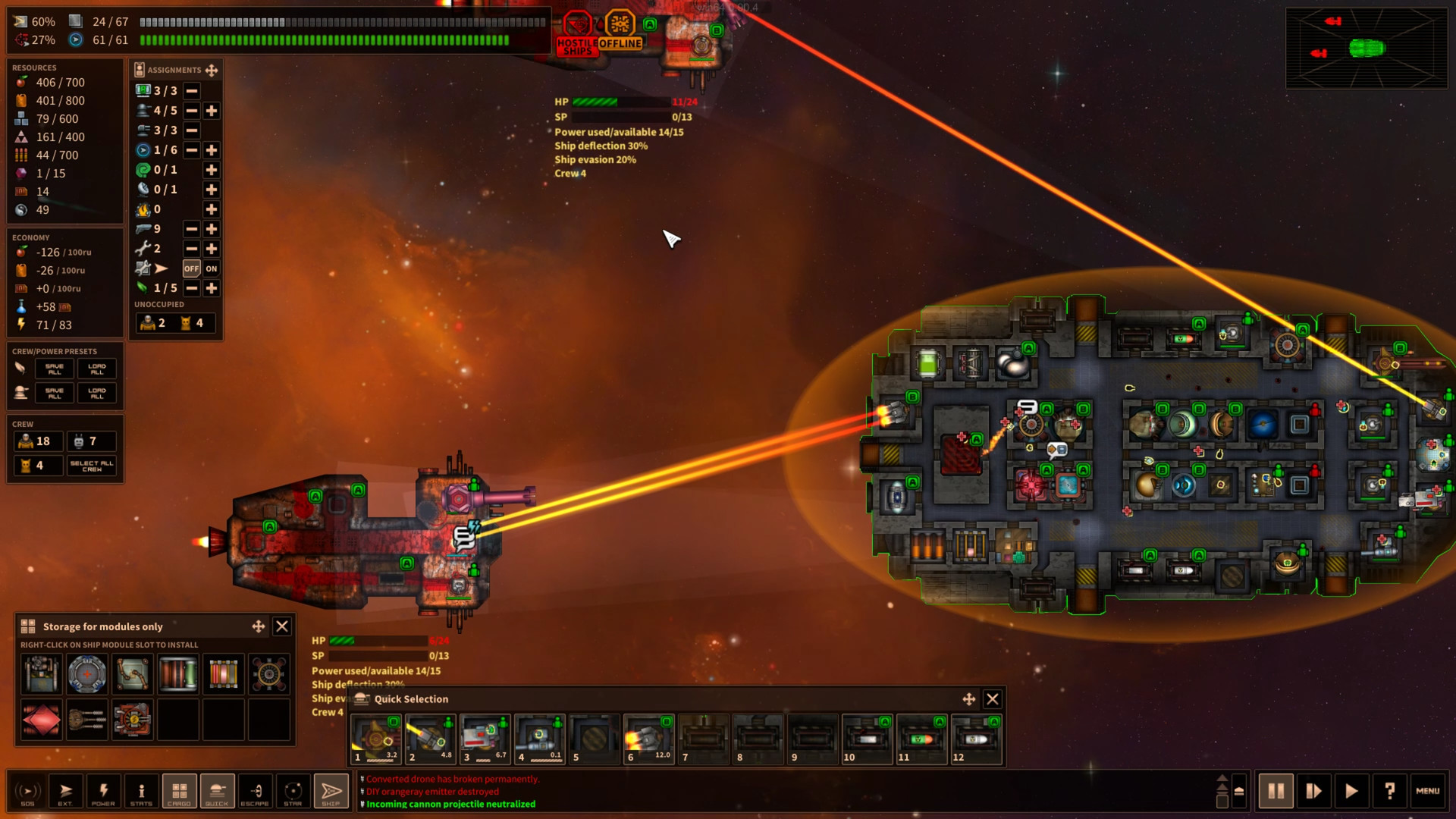This screenshot has height=819, width=1456.
Task: Open the STATS panel
Action: click(141, 791)
